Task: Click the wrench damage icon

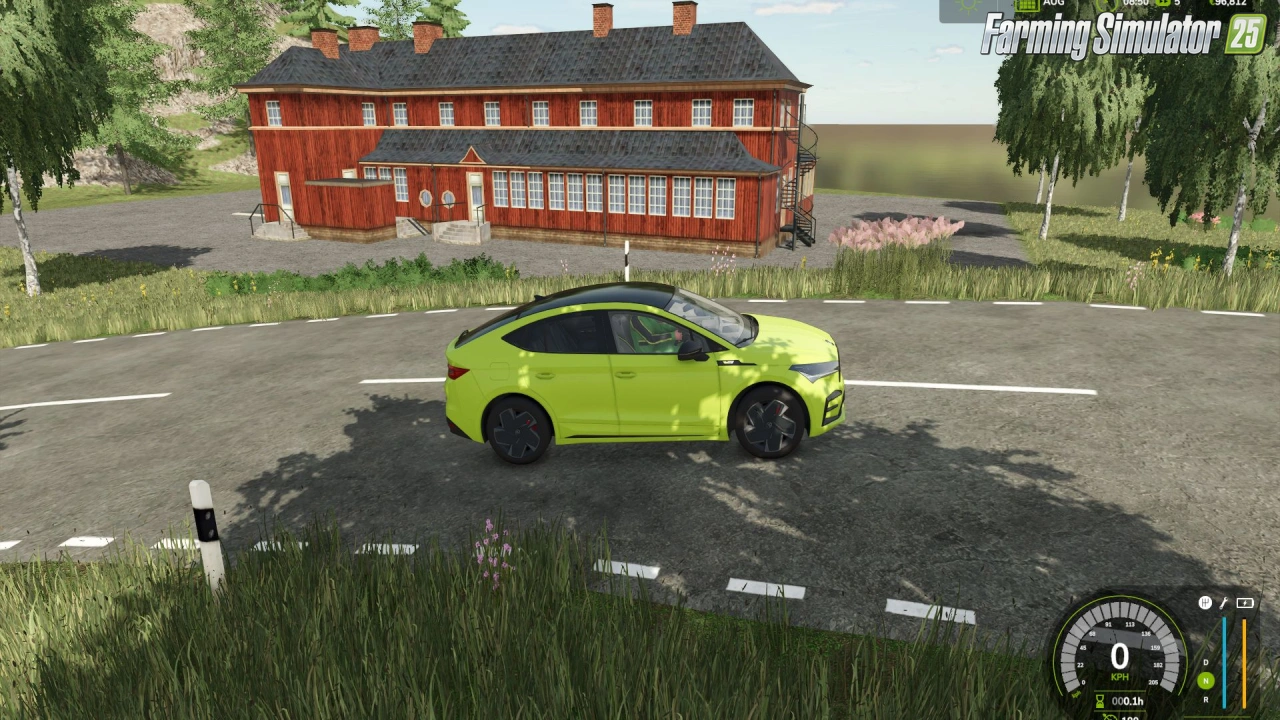Action: pyautogui.click(x=1223, y=603)
